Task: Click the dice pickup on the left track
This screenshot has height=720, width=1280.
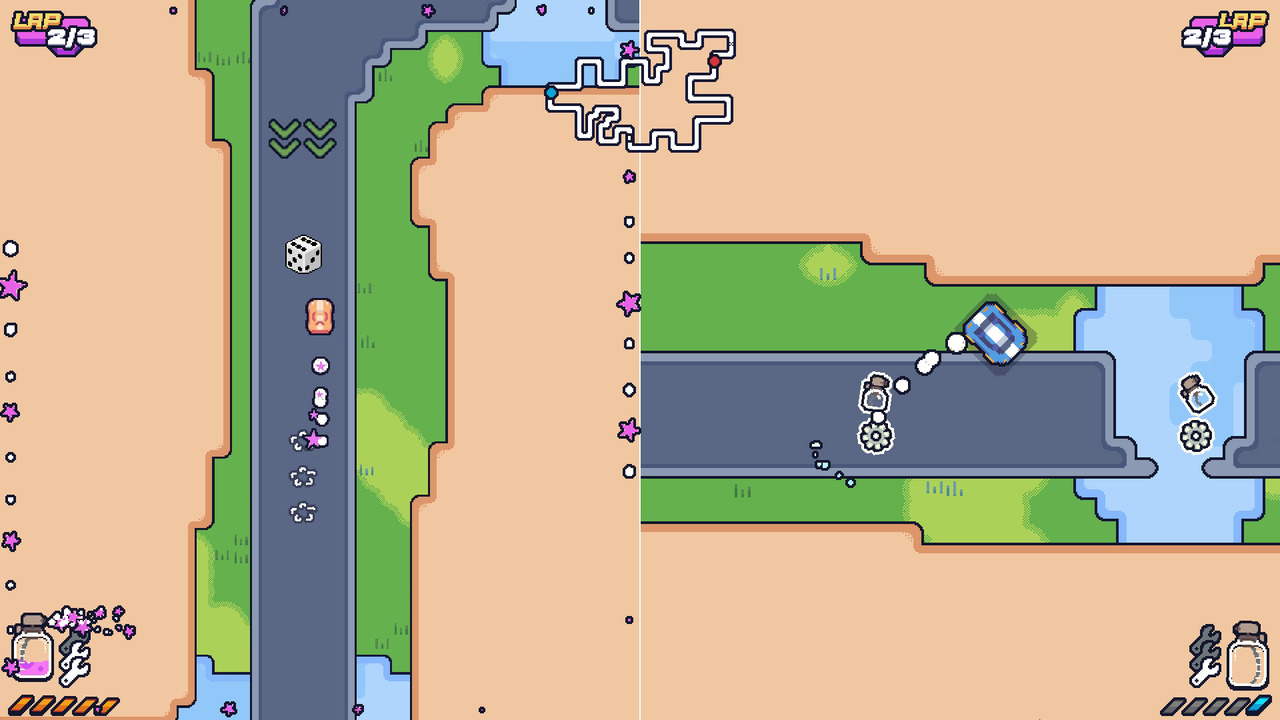Action: click(x=302, y=253)
